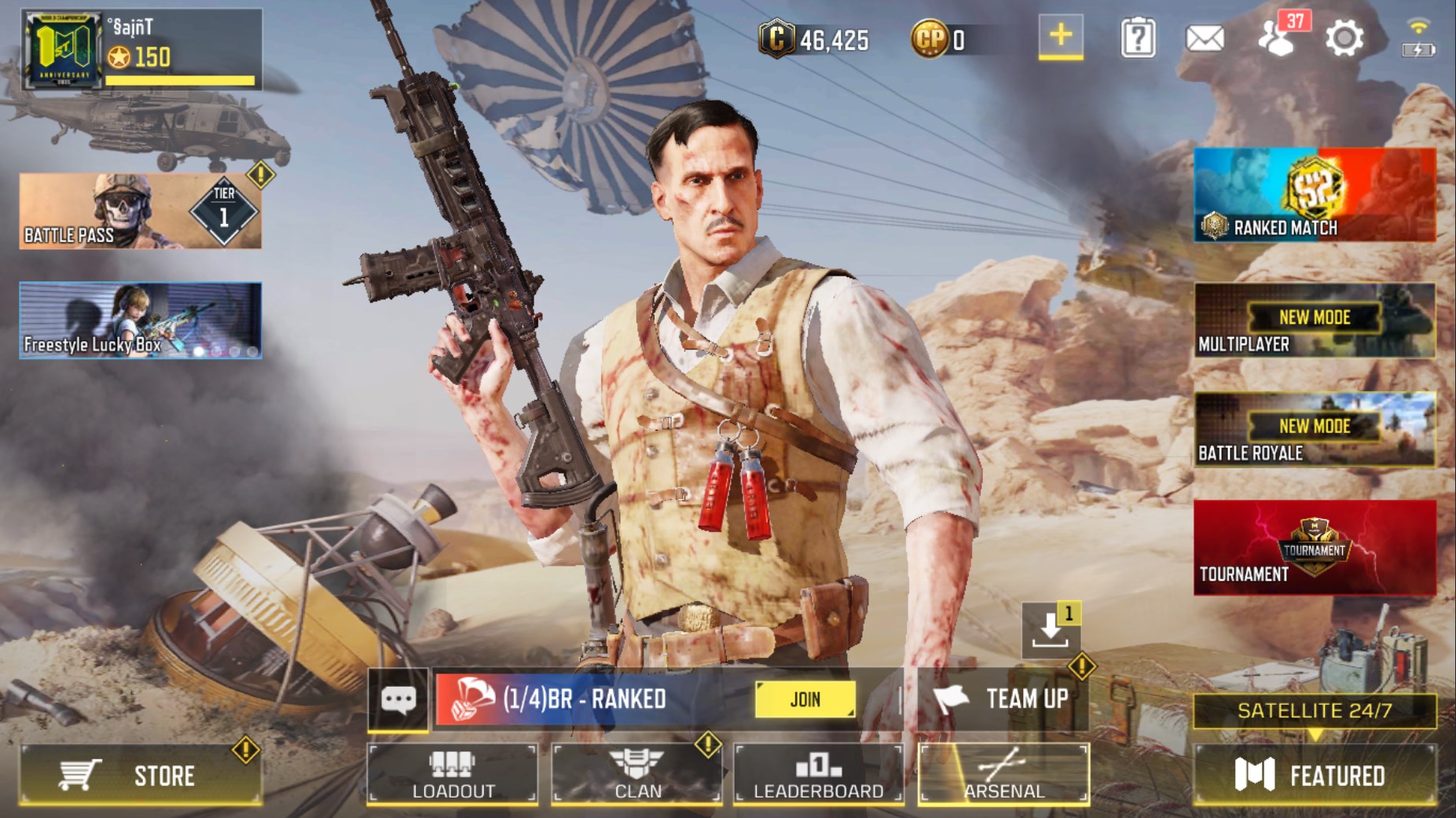Open the friends list icon
1456x818 pixels.
1277,38
